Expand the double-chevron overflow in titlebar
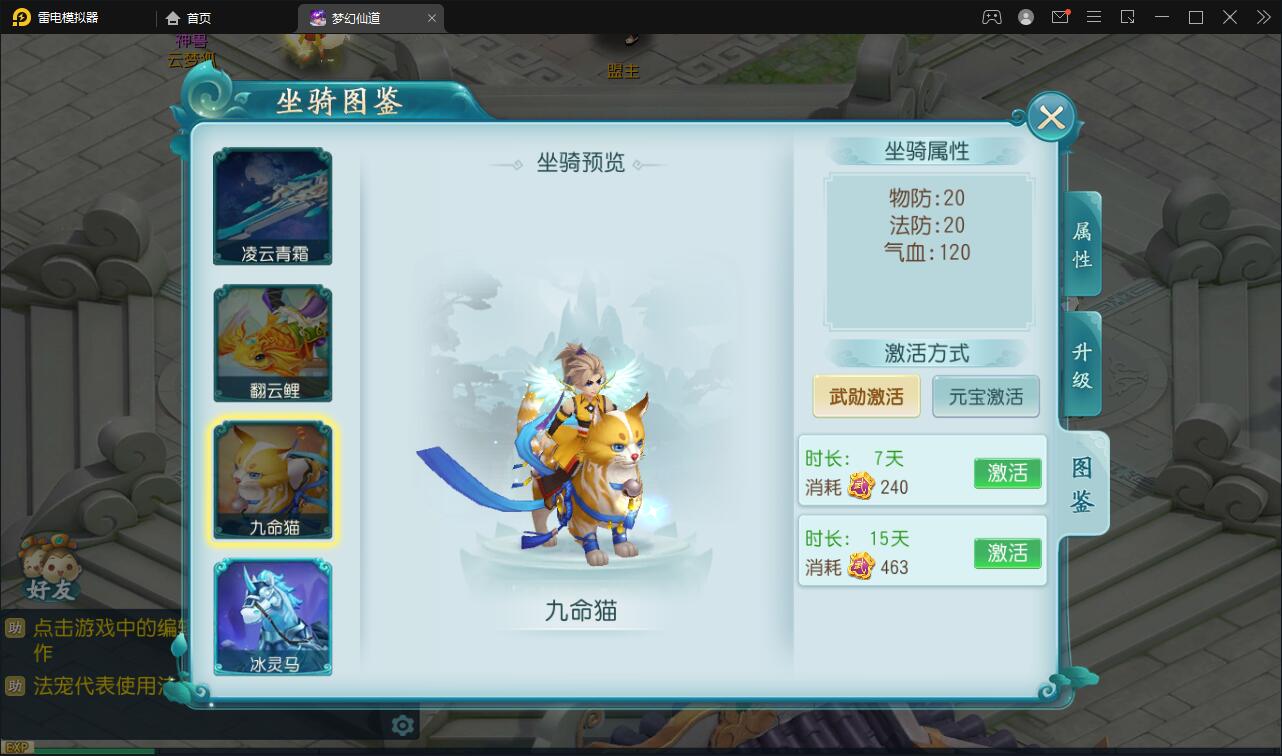Screen dimensions: 1282x756 click(x=1262, y=17)
